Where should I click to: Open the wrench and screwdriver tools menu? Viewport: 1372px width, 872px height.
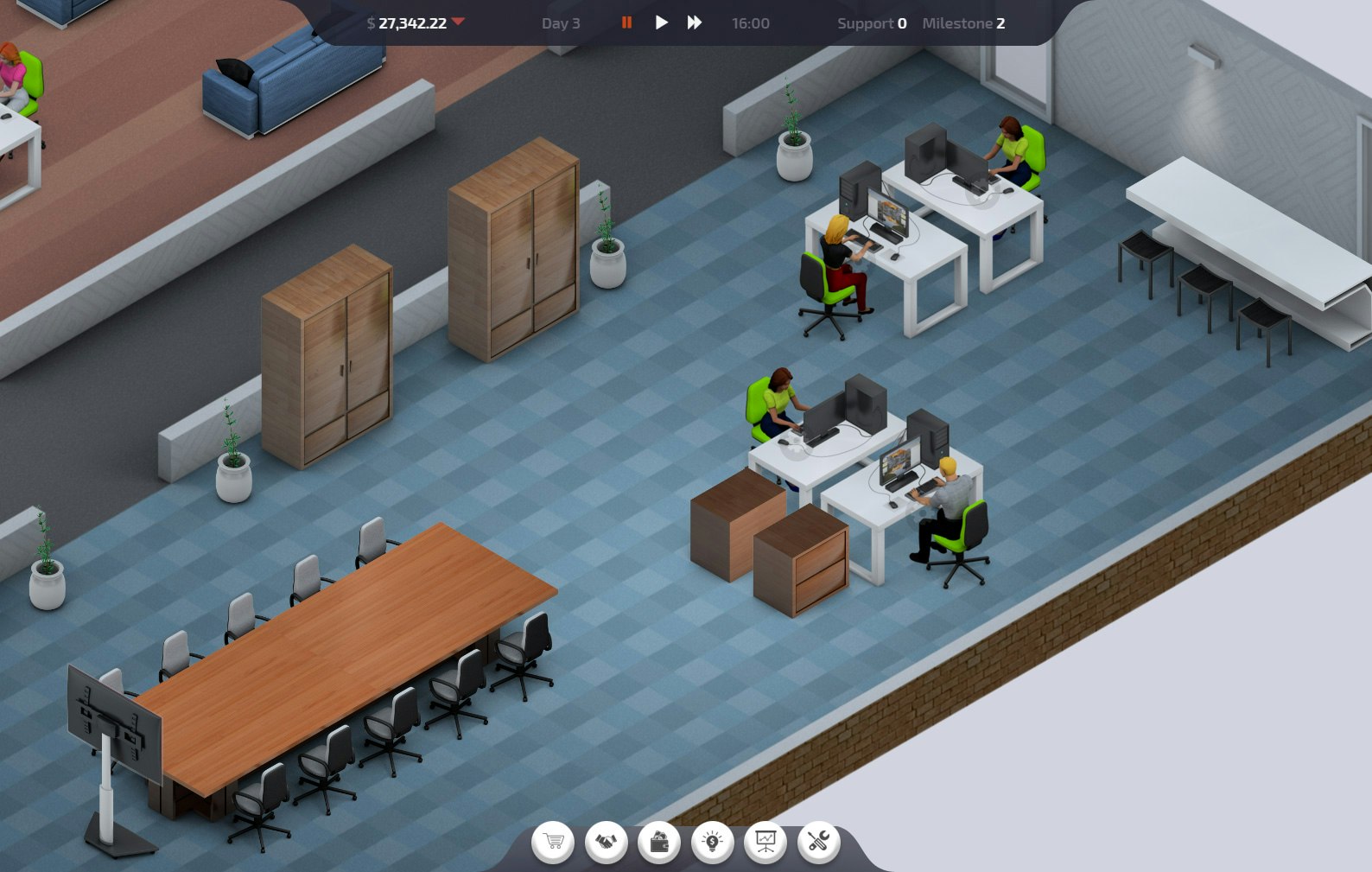[820, 842]
